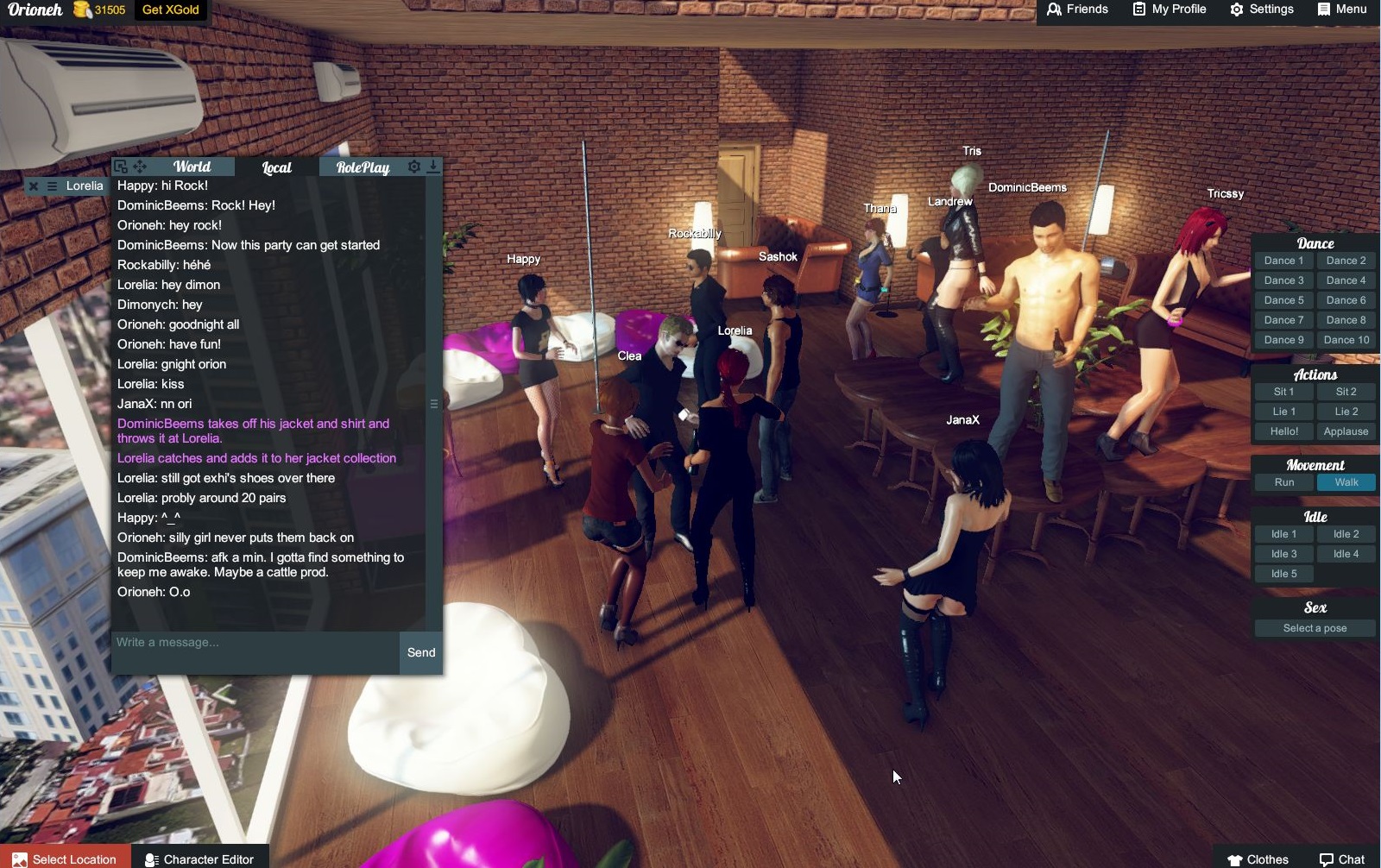The image size is (1381, 868).
Task: Toggle movement mode to Run
Action: pos(1283,482)
